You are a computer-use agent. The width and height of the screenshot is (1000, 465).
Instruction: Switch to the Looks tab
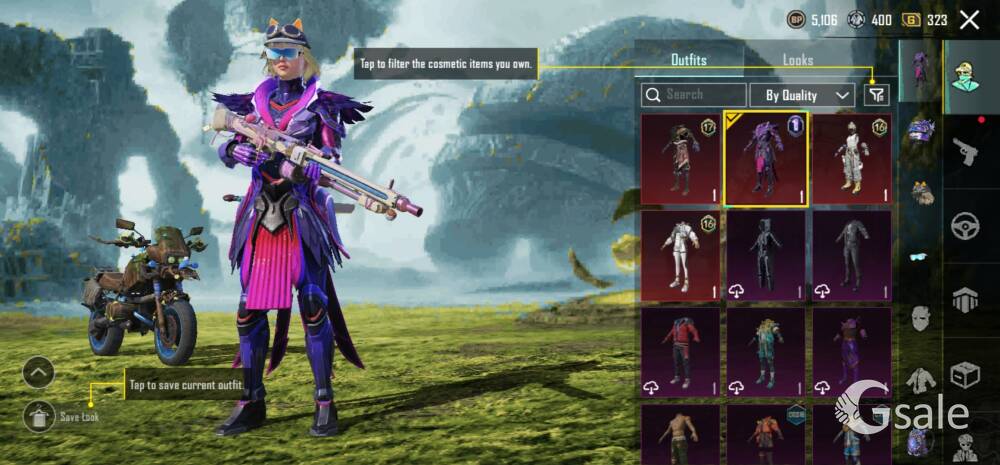coord(798,60)
